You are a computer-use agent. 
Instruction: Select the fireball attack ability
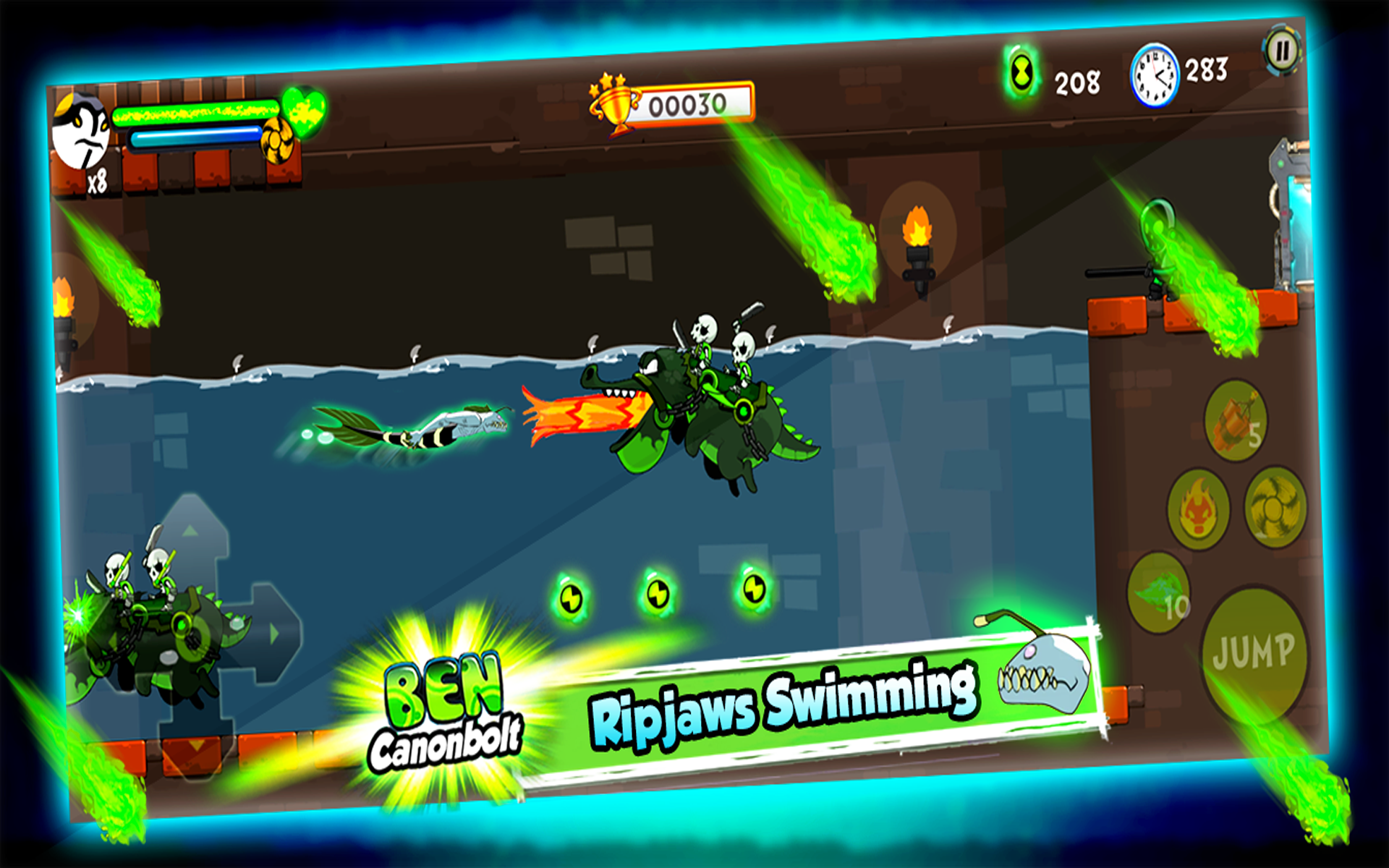1199,508
